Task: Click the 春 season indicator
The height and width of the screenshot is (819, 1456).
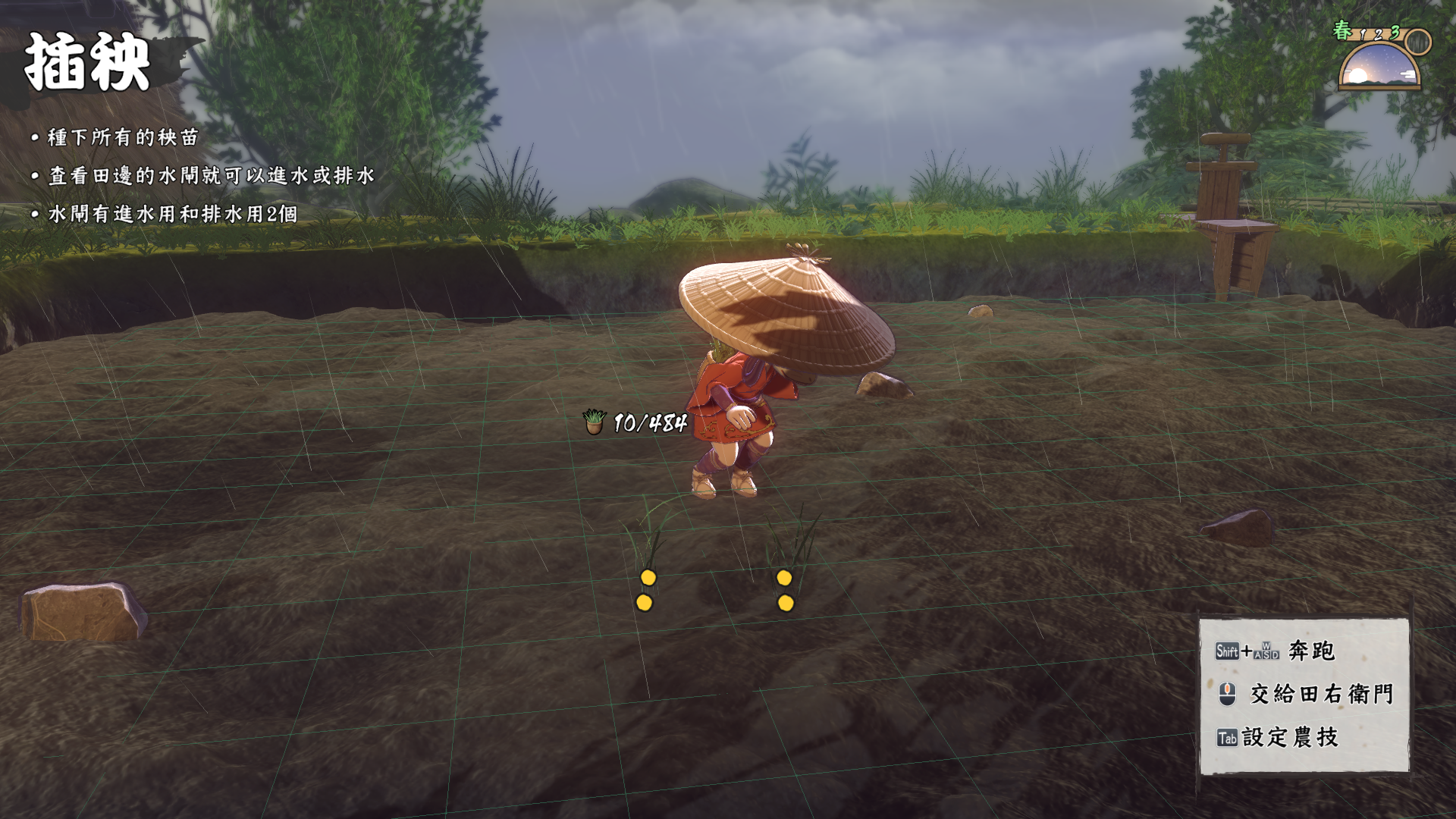Action: [1342, 30]
